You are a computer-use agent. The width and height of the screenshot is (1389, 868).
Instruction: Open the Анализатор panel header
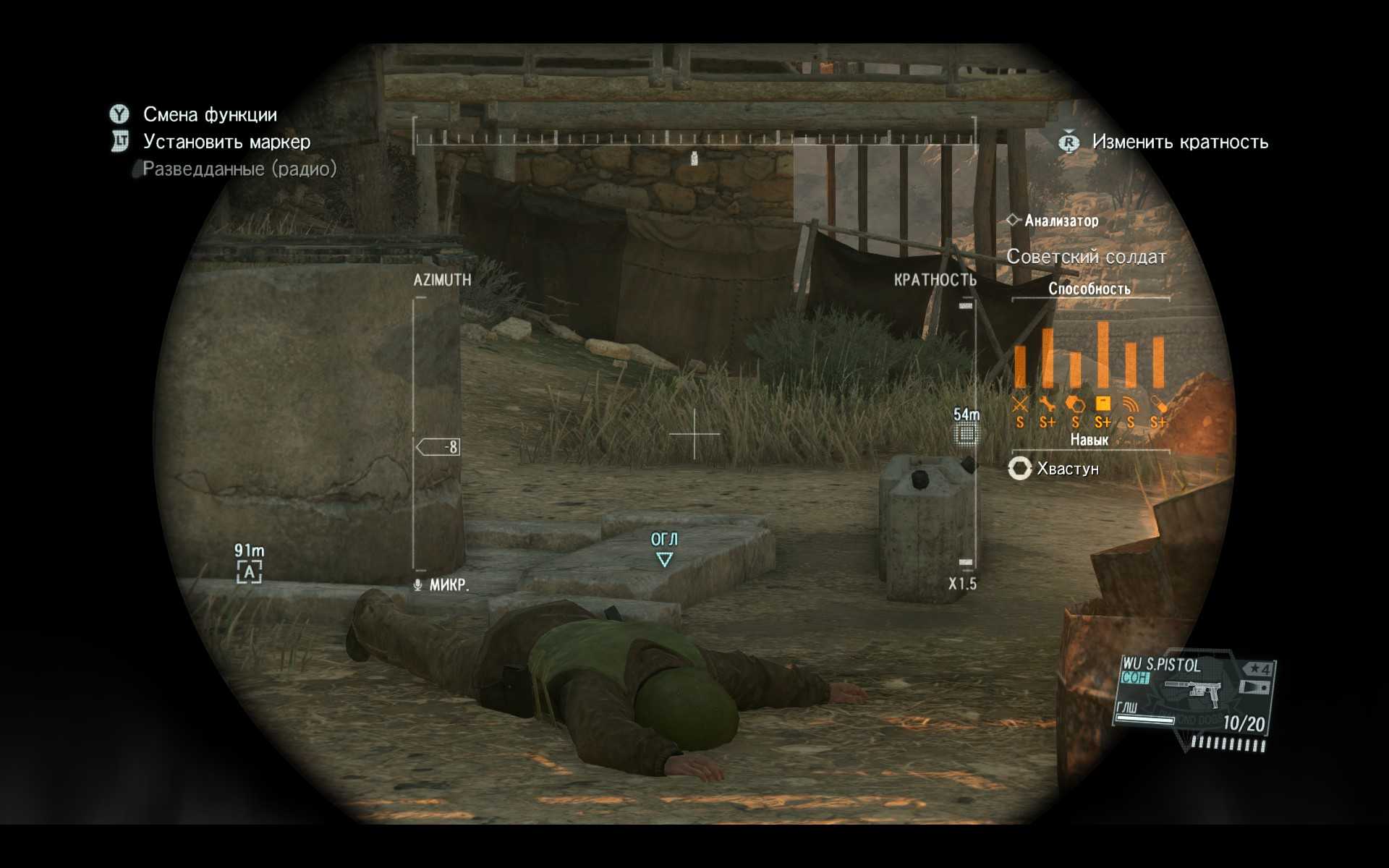(x=1061, y=221)
